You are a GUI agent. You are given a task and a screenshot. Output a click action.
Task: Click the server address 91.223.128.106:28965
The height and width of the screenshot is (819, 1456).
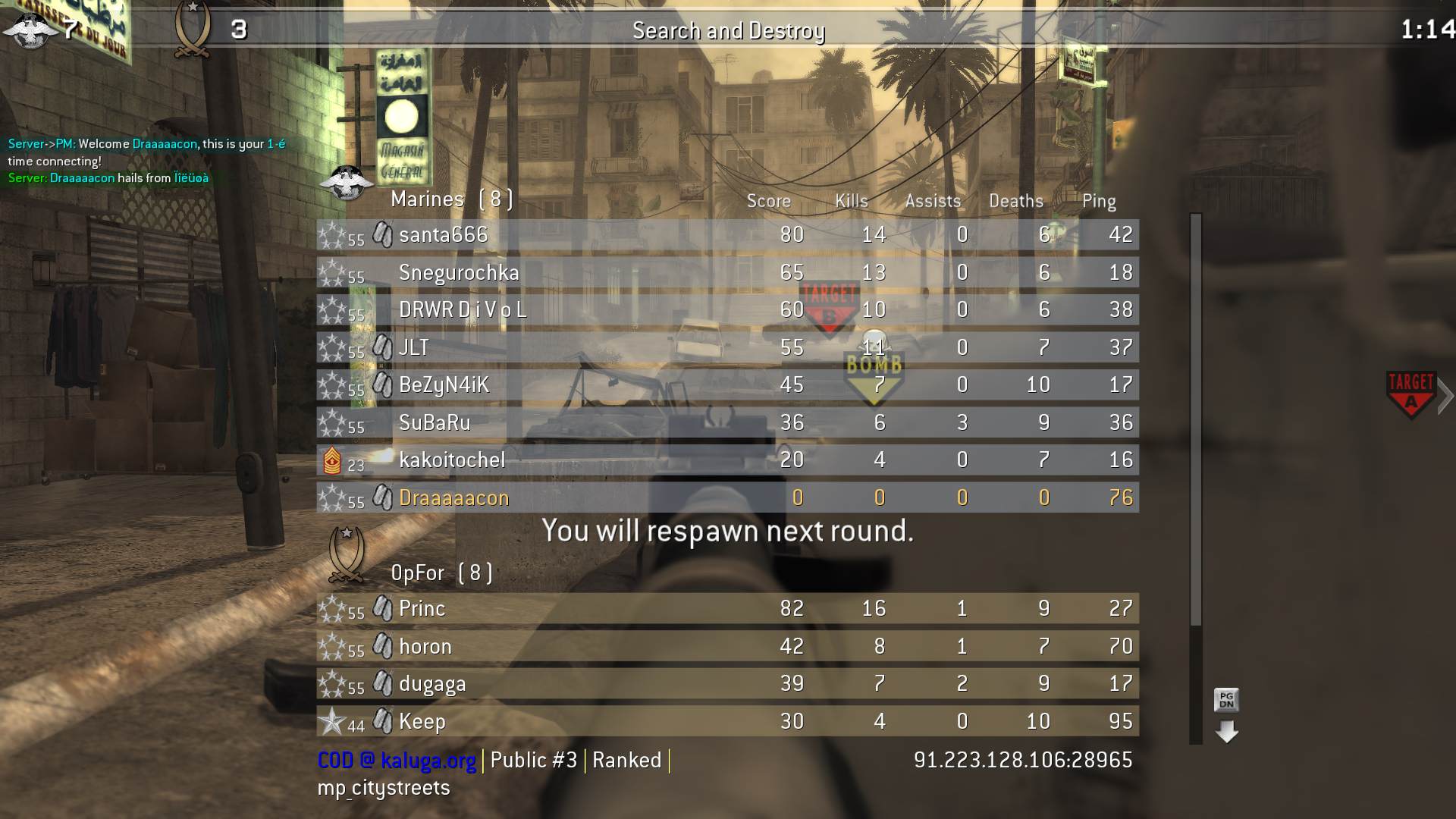[x=1022, y=761]
